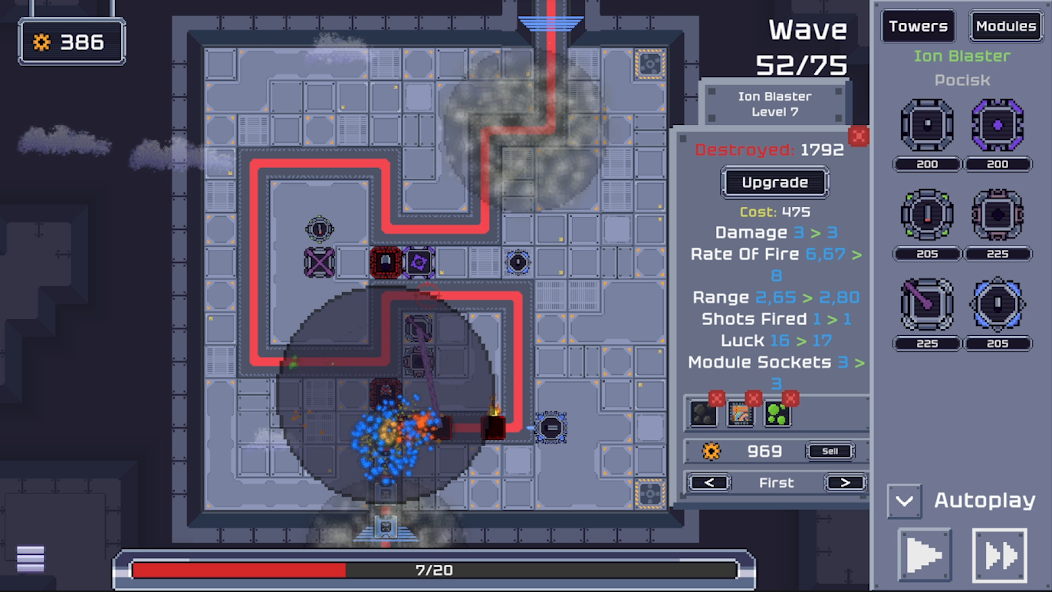Remove the green orbs module

tap(791, 399)
